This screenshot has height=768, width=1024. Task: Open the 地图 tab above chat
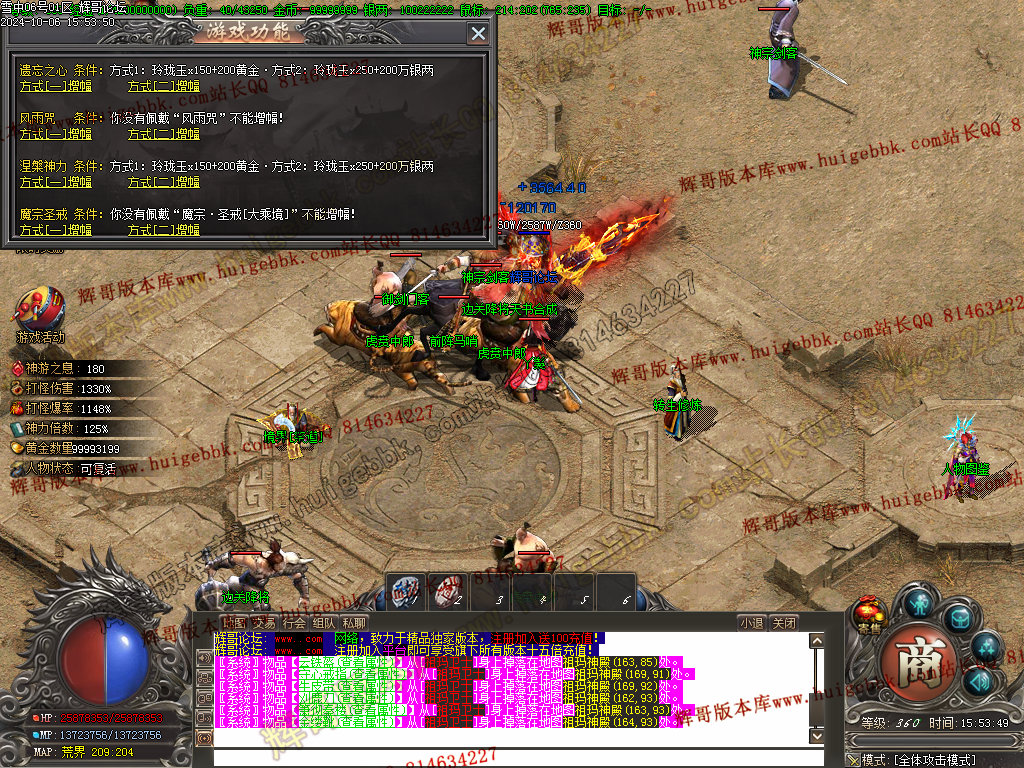pyautogui.click(x=233, y=622)
